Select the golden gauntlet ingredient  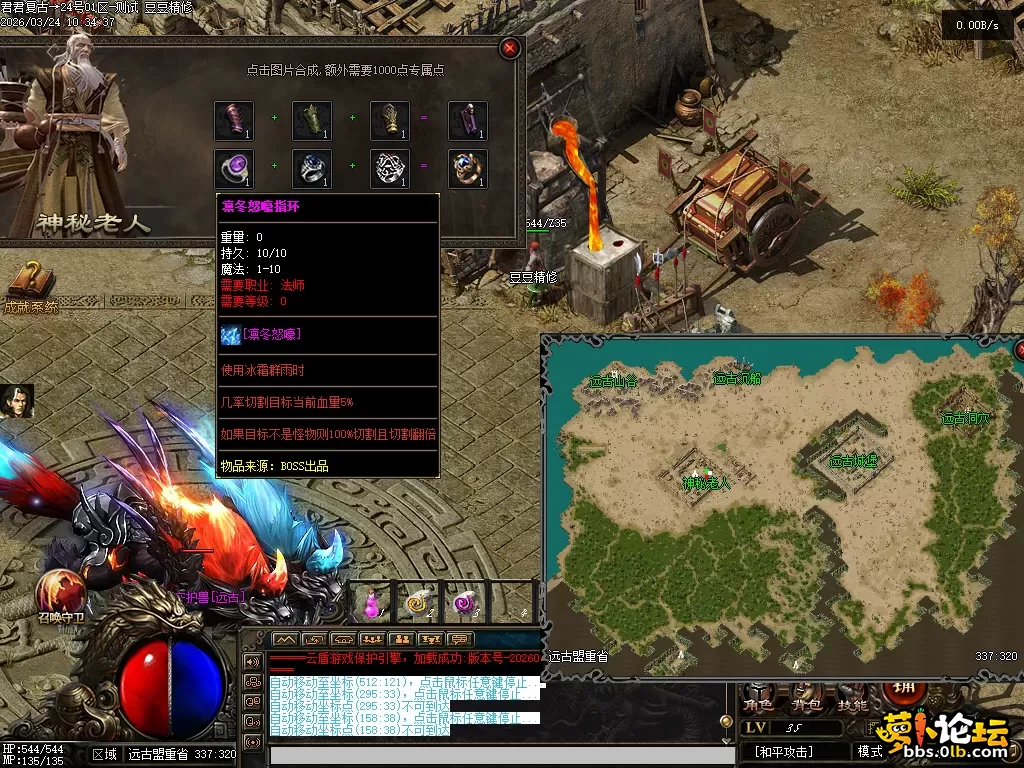(390, 121)
